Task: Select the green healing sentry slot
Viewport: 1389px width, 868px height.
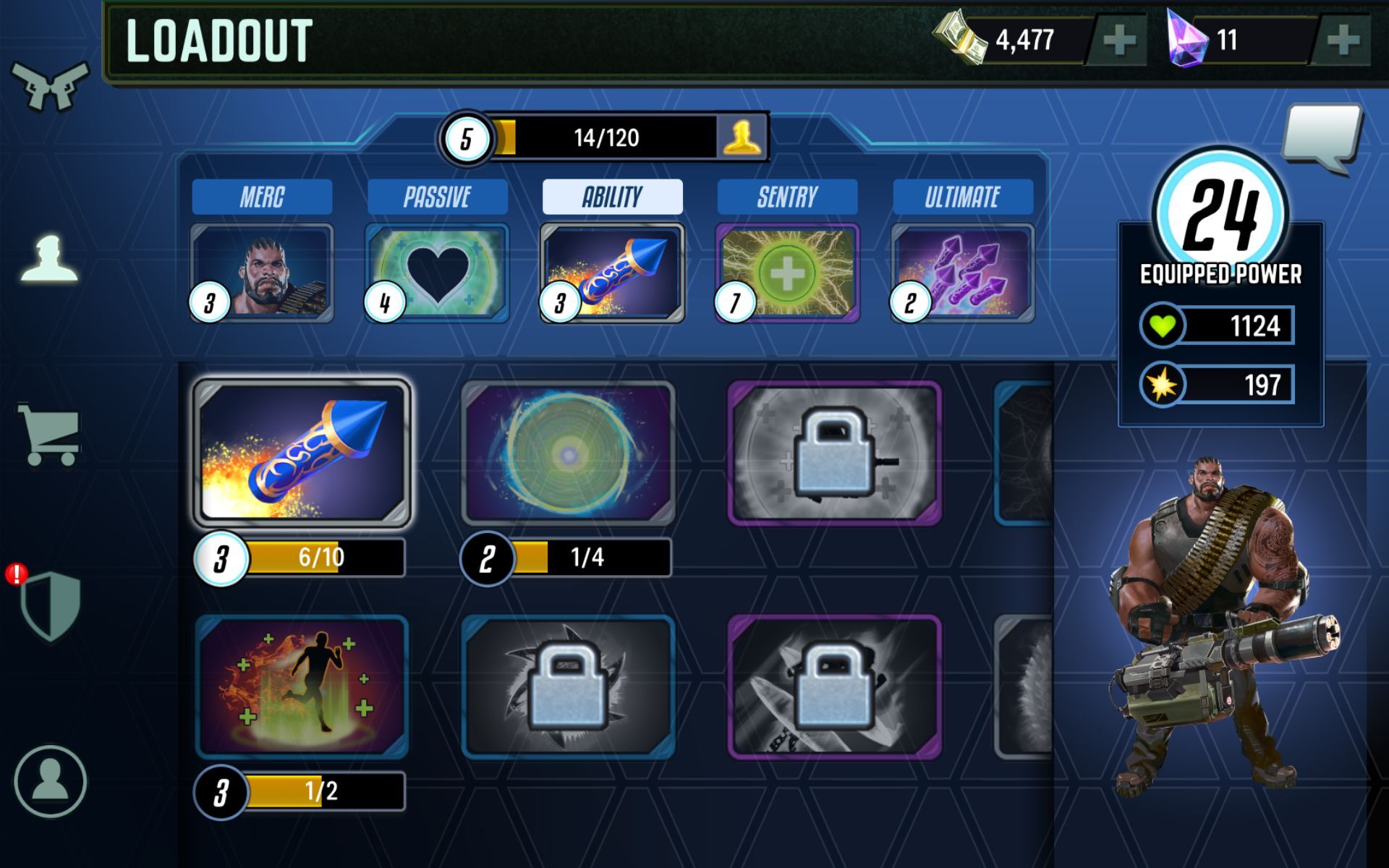Action: [x=787, y=273]
